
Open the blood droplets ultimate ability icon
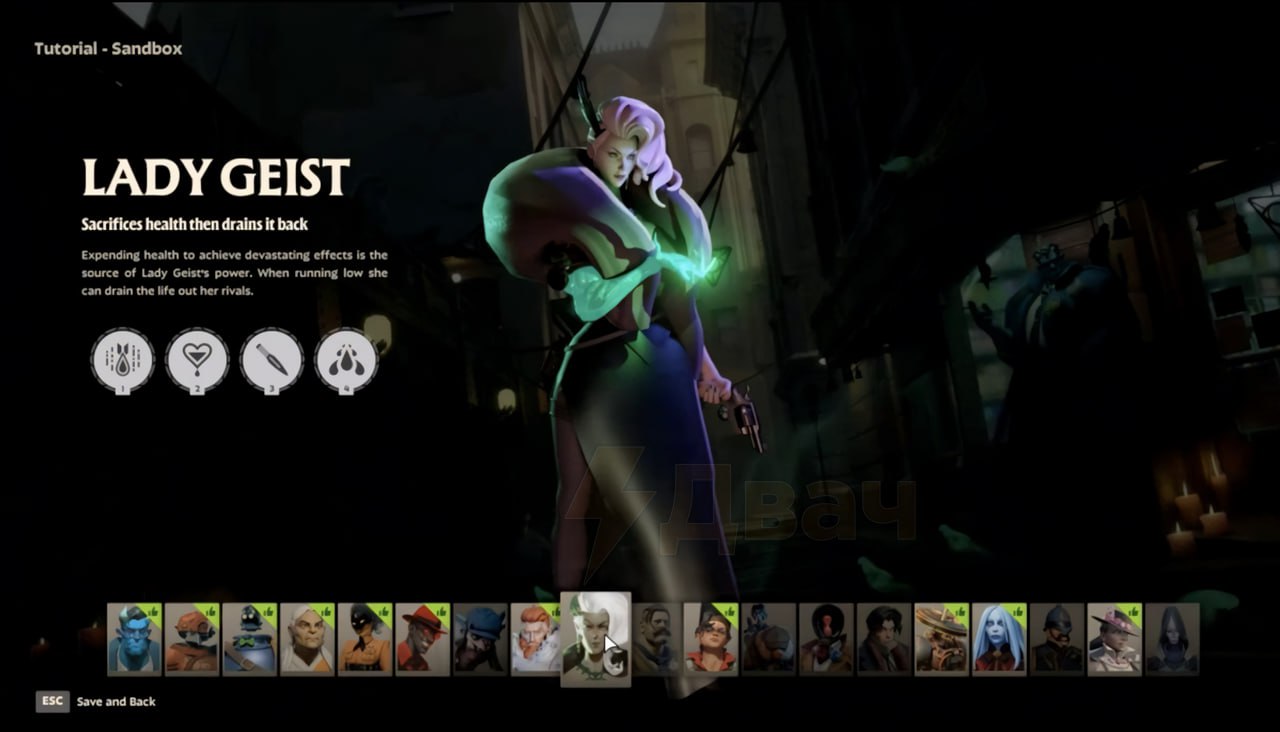point(346,360)
